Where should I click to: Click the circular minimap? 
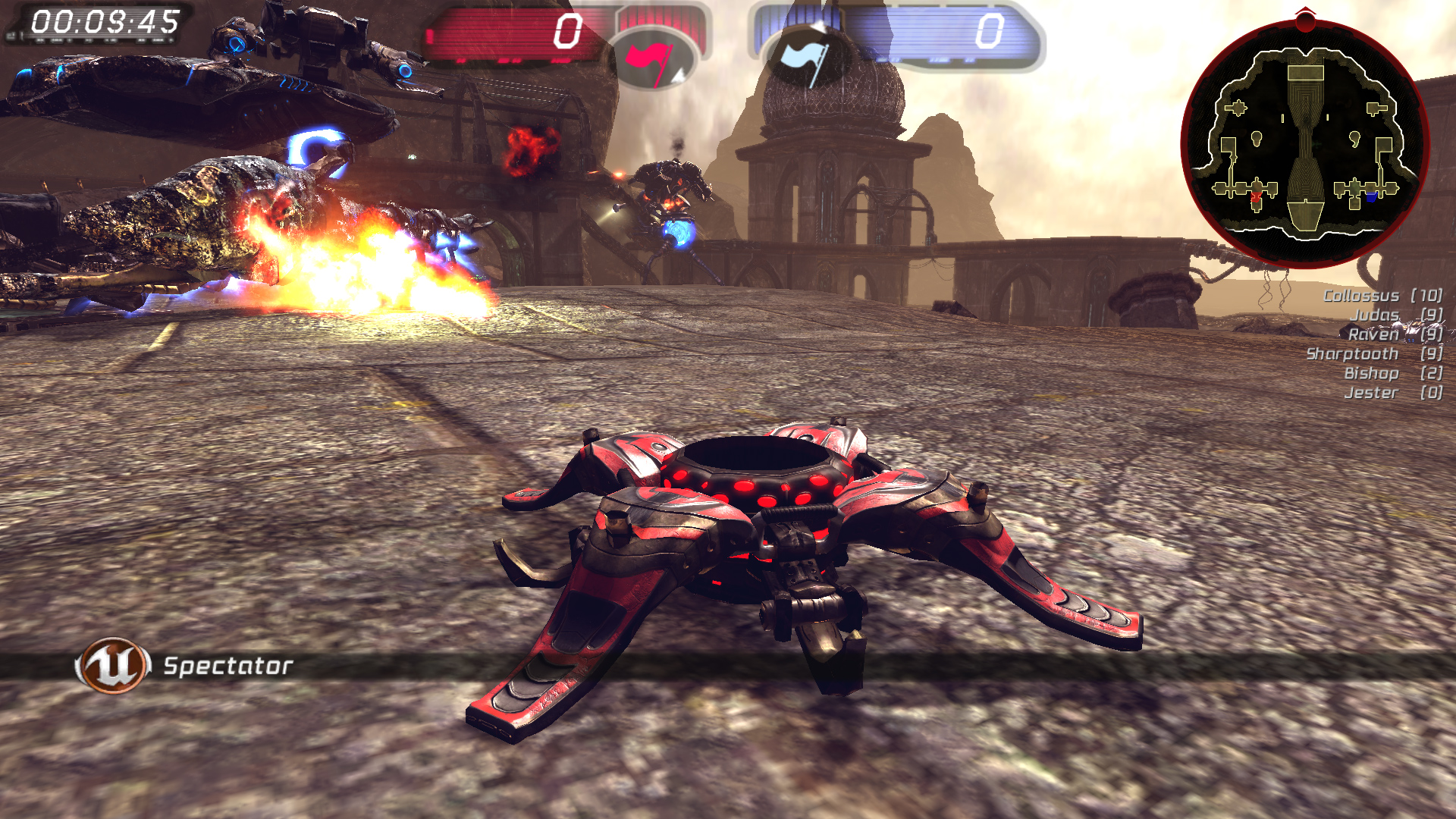[1305, 144]
